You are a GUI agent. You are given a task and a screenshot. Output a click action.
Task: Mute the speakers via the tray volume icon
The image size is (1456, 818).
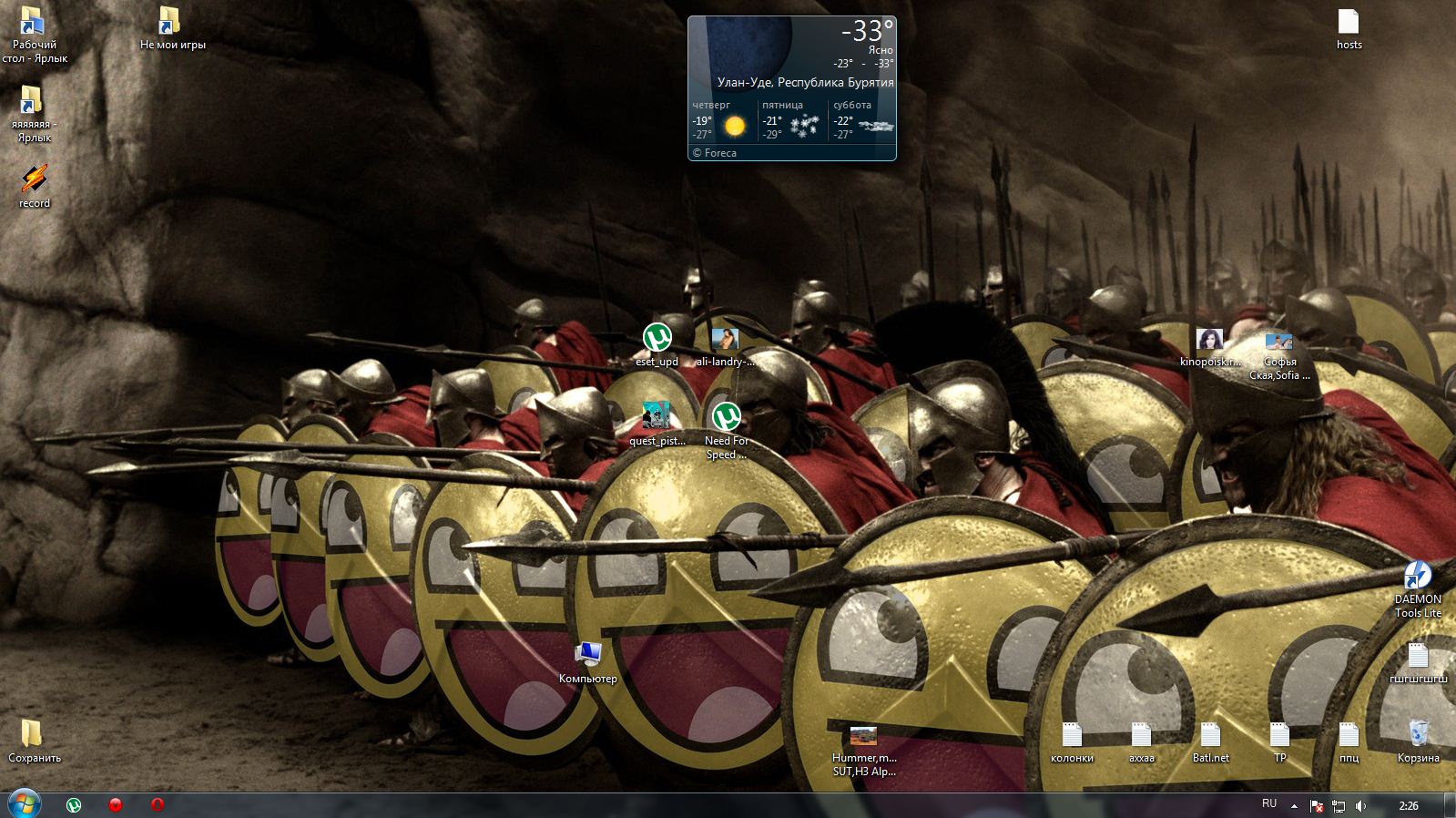[1360, 805]
